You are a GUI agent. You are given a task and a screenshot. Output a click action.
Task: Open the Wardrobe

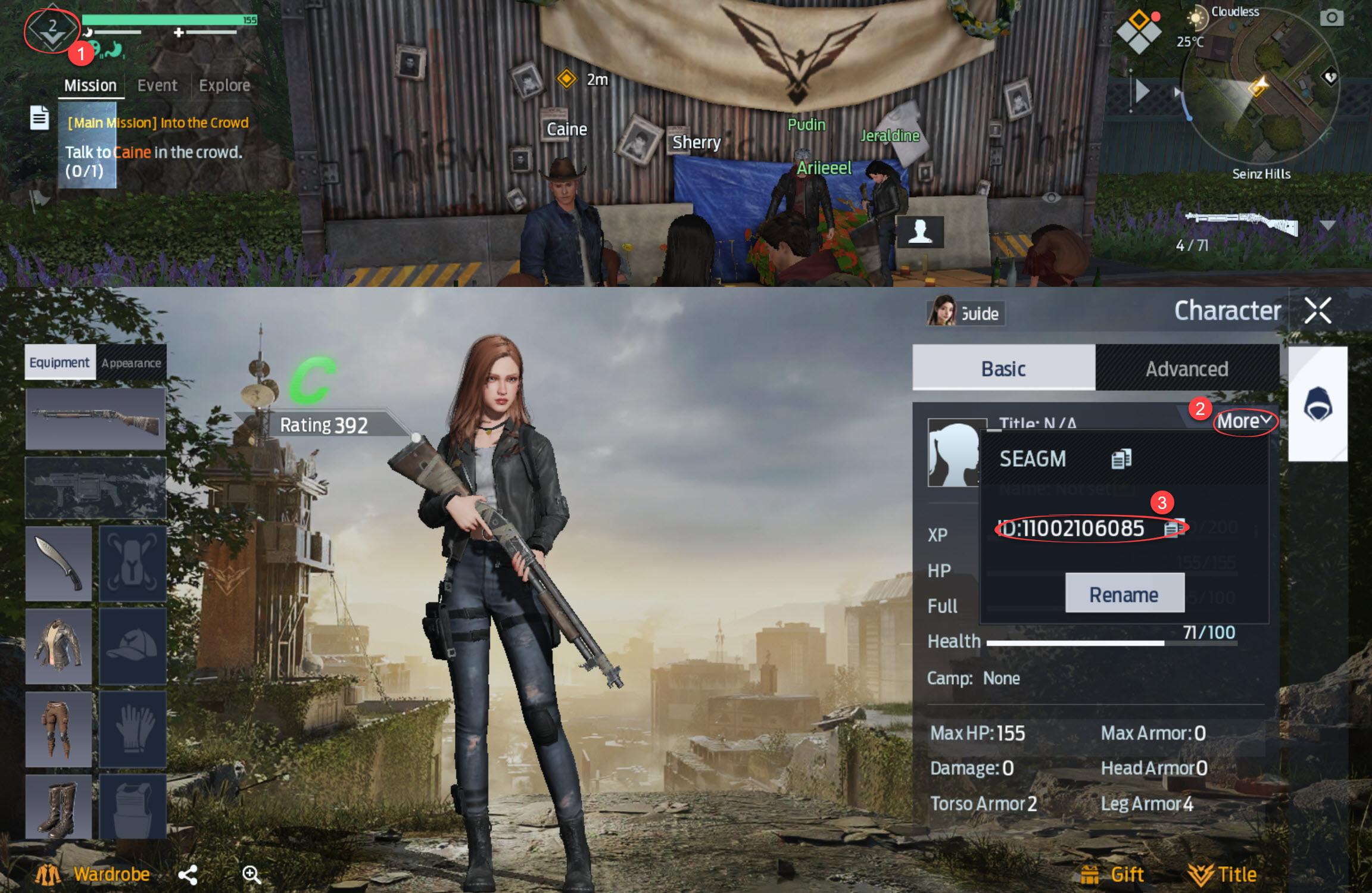[95, 874]
